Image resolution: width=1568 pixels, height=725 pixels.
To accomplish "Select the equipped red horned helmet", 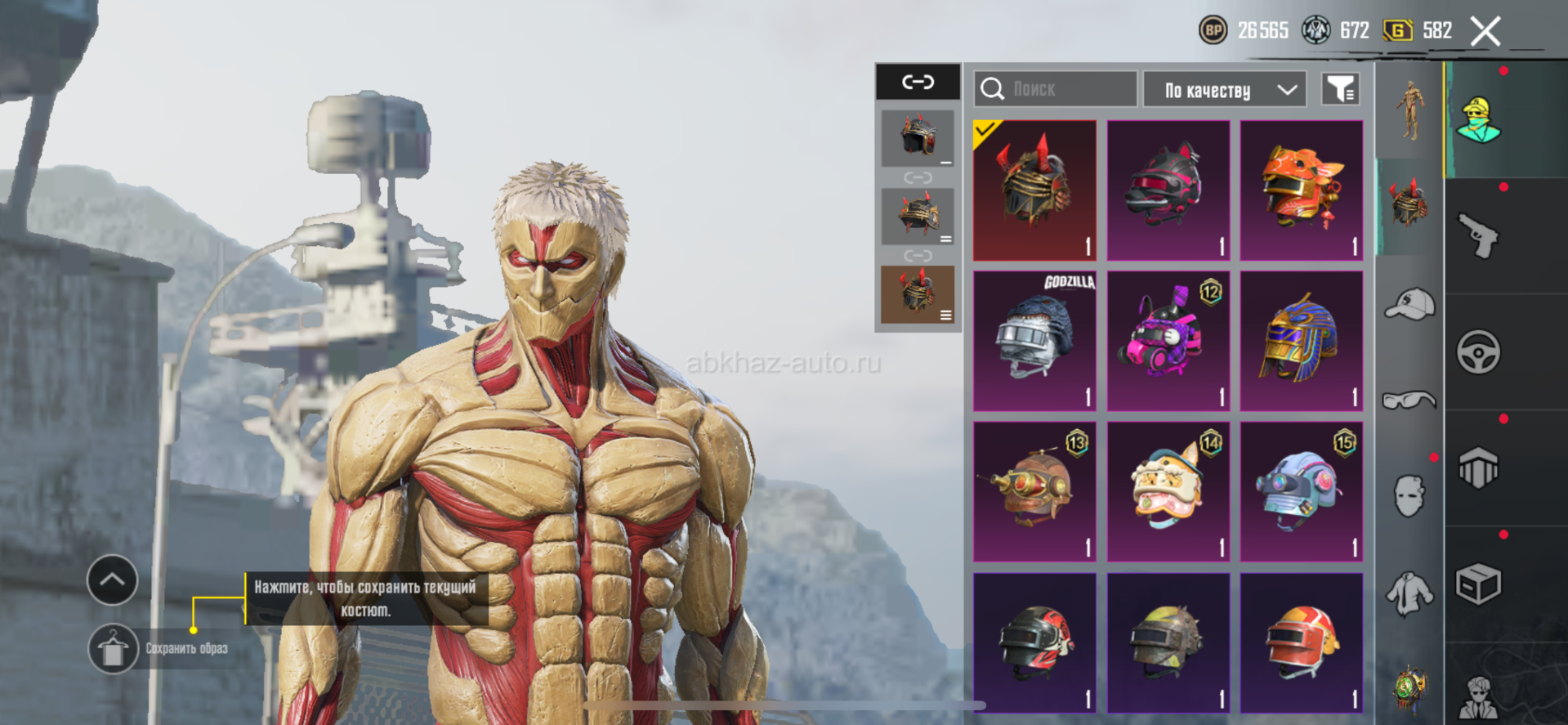I will click(x=1034, y=190).
